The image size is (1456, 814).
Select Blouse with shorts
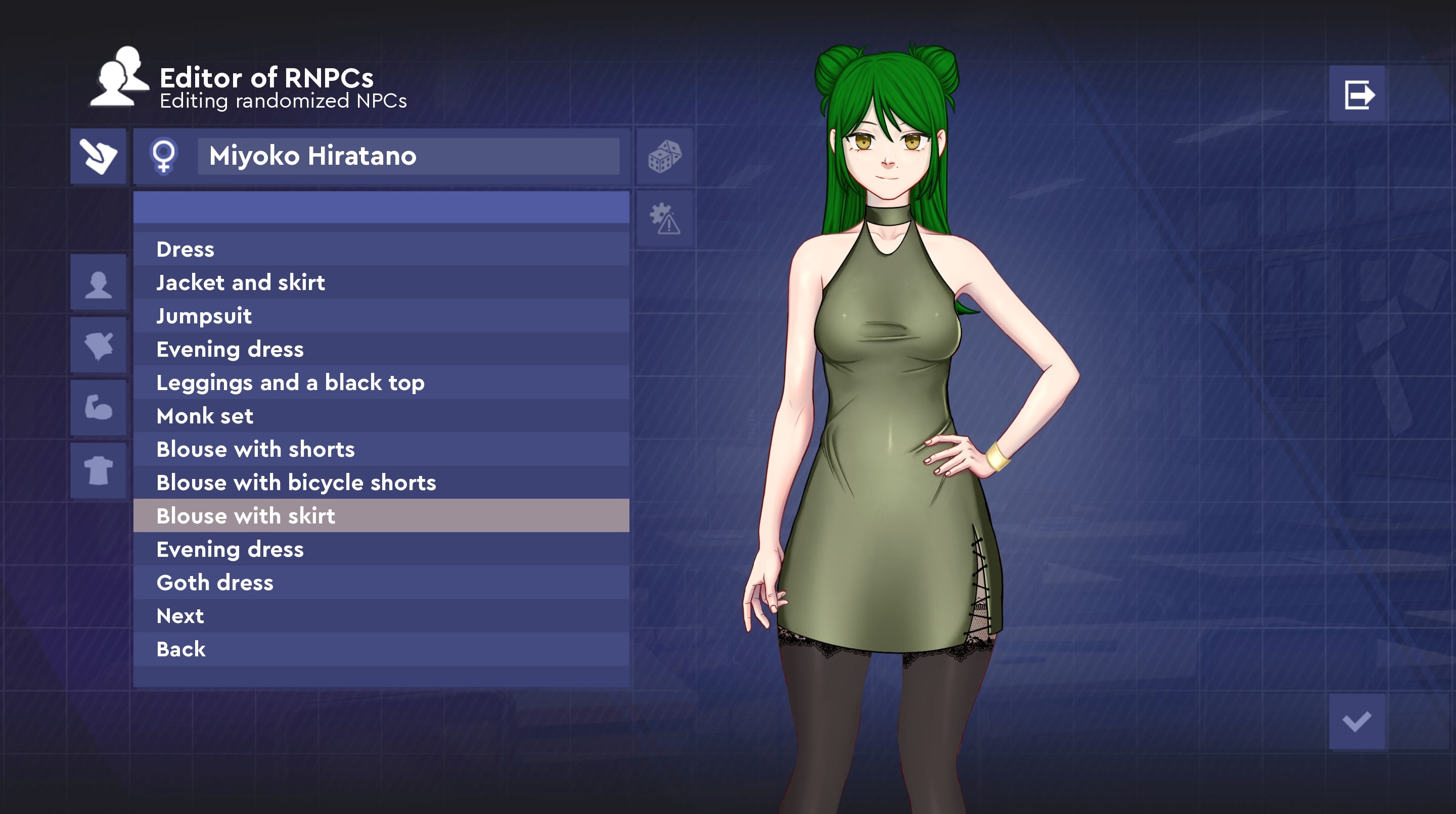pyautogui.click(x=381, y=449)
